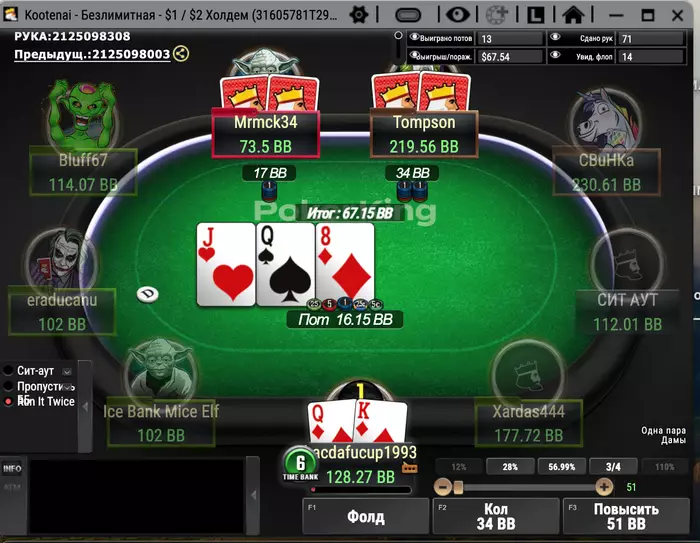The image size is (700, 543).
Task: Increase the bet with the plus button
Action: [x=604, y=486]
